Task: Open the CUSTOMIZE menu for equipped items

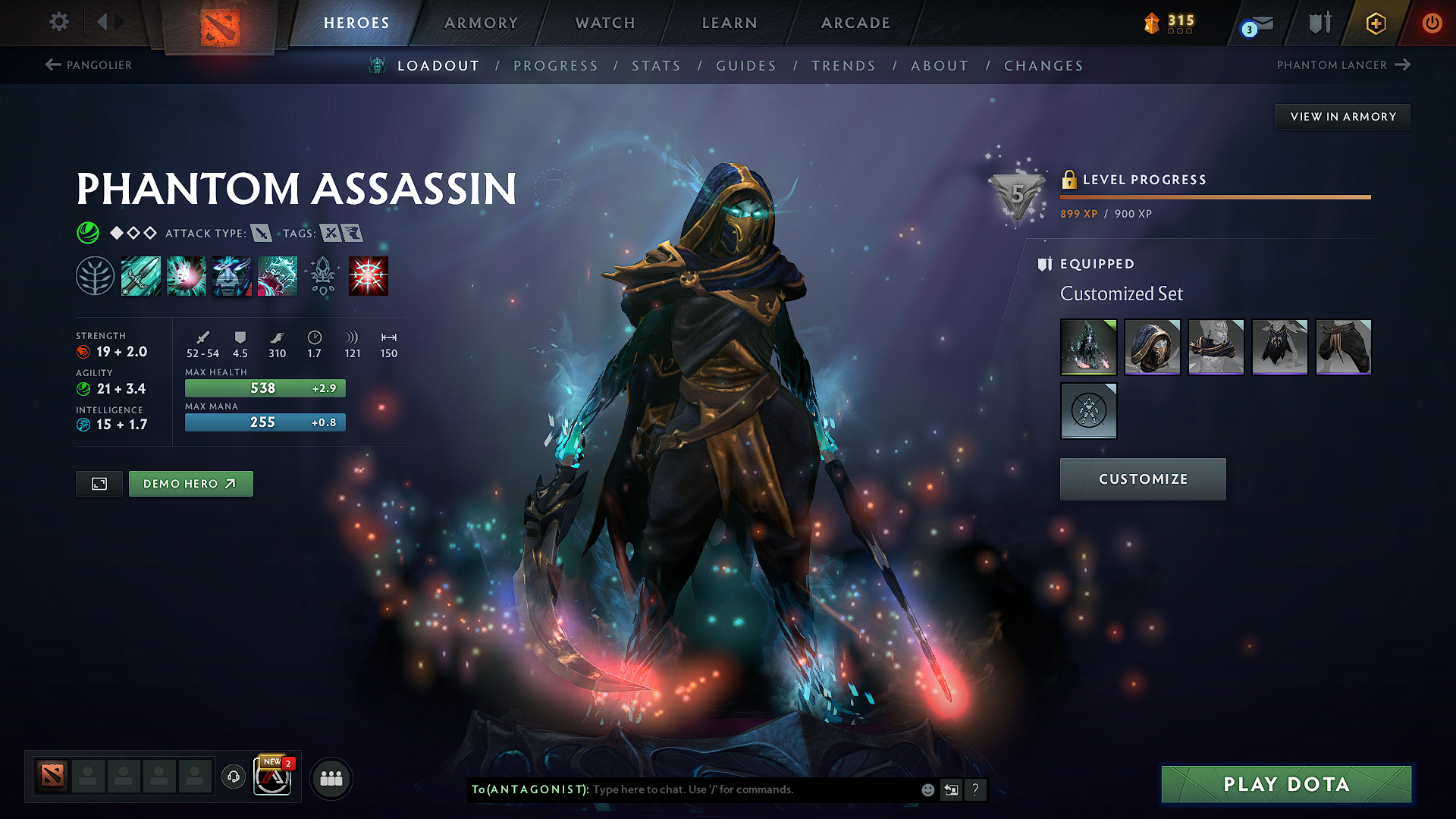Action: click(1143, 479)
